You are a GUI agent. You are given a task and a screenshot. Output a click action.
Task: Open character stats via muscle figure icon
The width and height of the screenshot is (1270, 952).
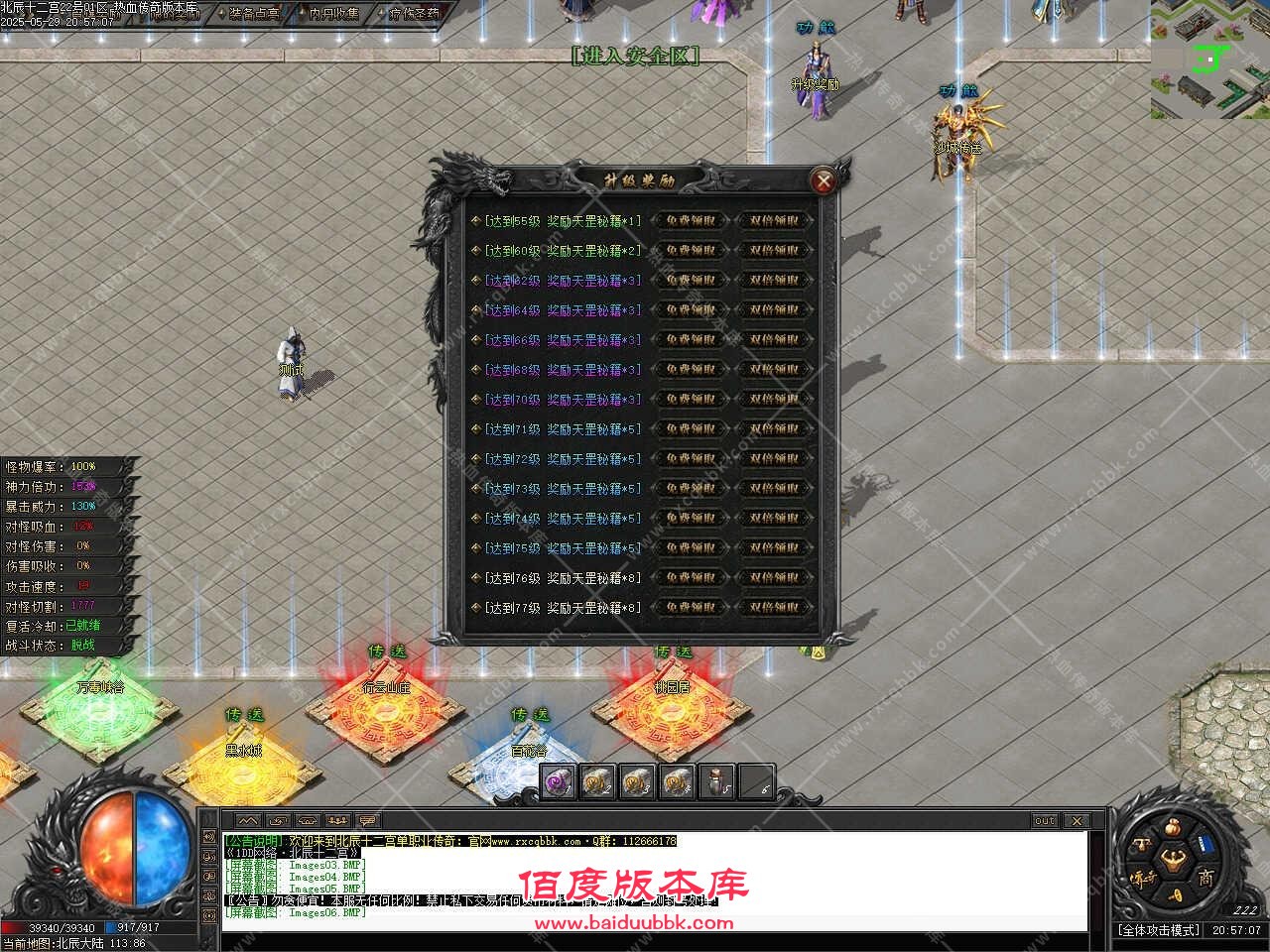click(1174, 861)
